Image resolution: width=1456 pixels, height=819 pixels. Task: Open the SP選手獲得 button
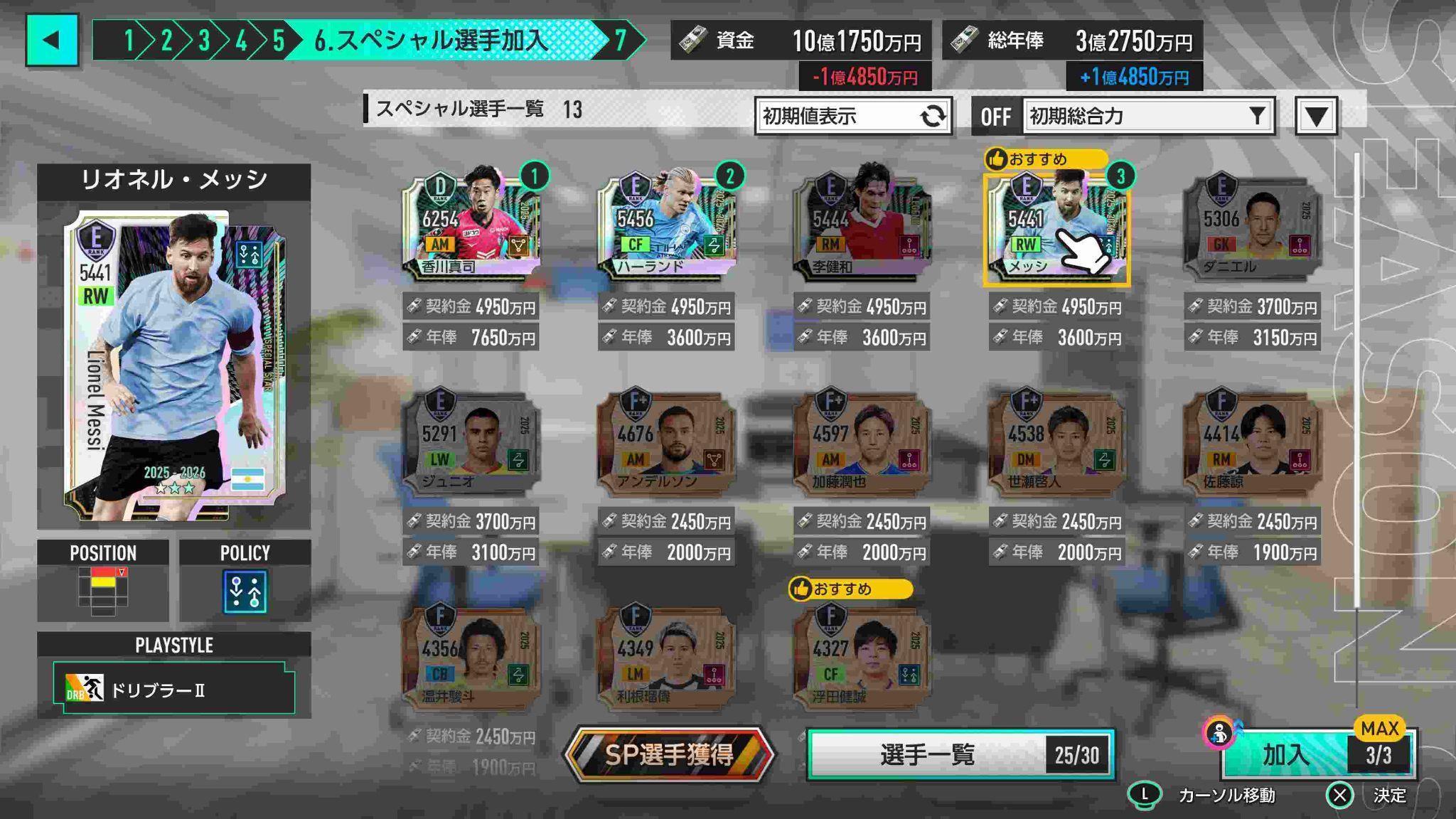click(x=668, y=754)
